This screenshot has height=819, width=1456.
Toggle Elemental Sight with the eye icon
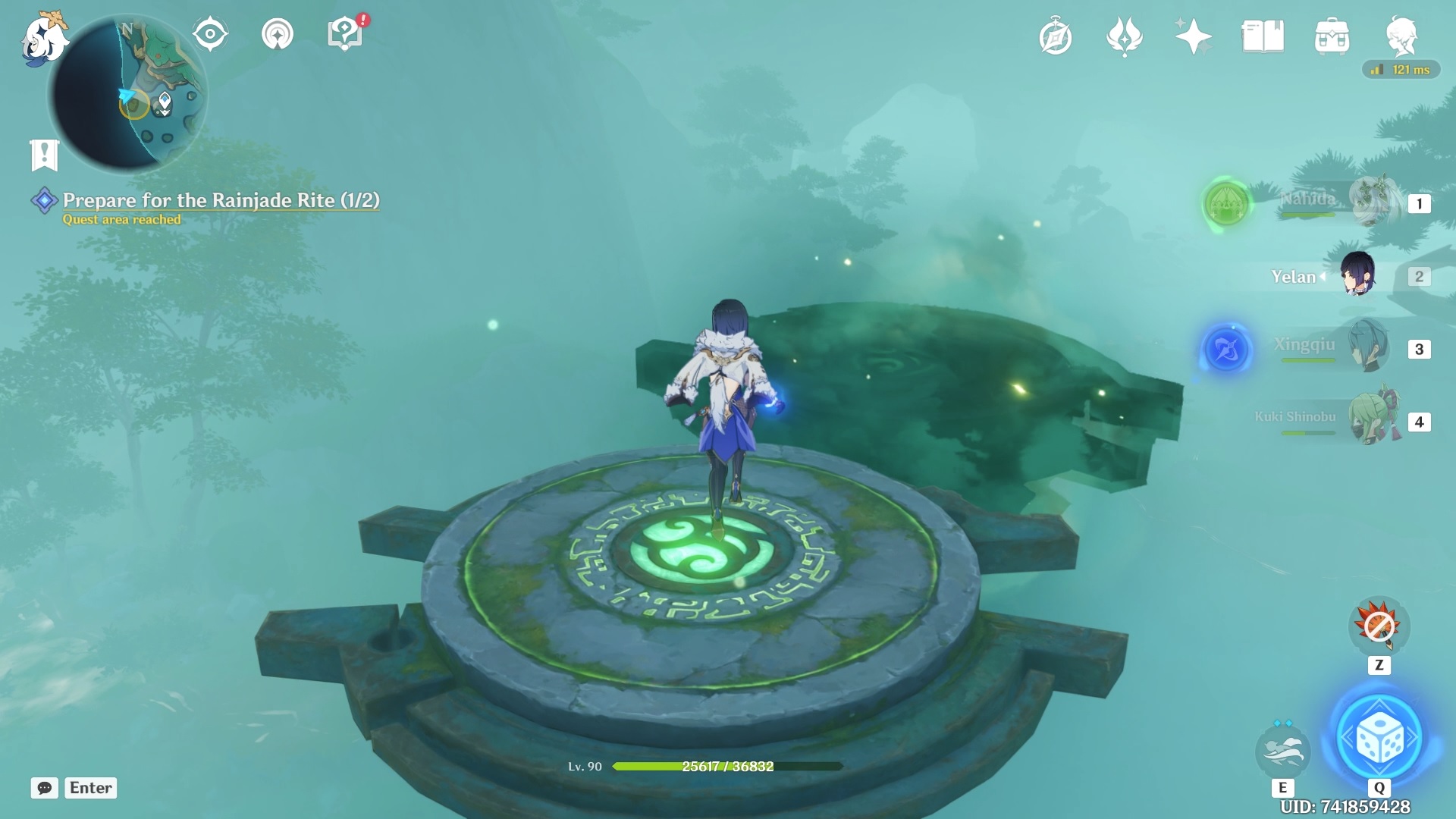click(210, 33)
